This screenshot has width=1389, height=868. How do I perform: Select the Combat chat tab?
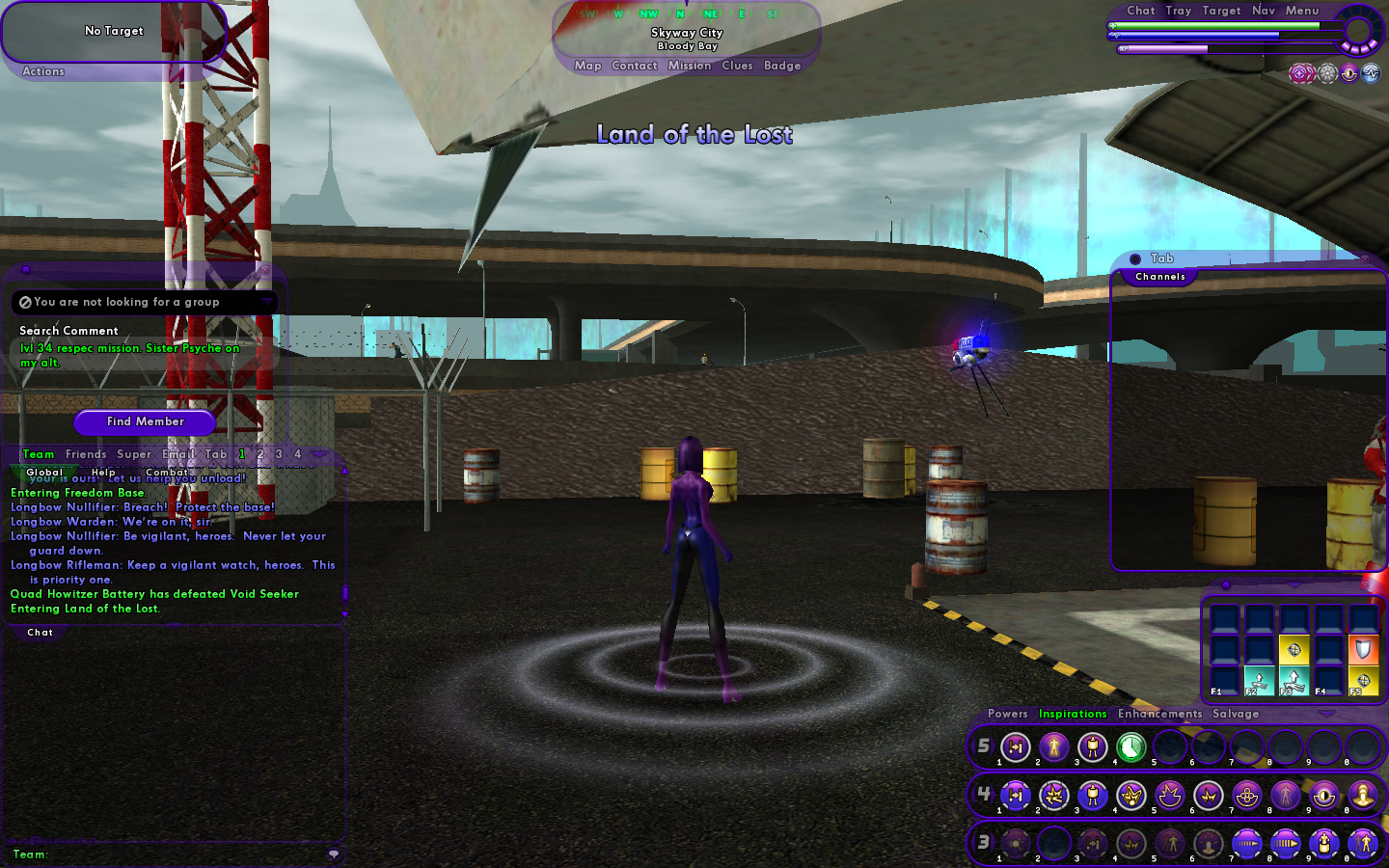pyautogui.click(x=166, y=472)
